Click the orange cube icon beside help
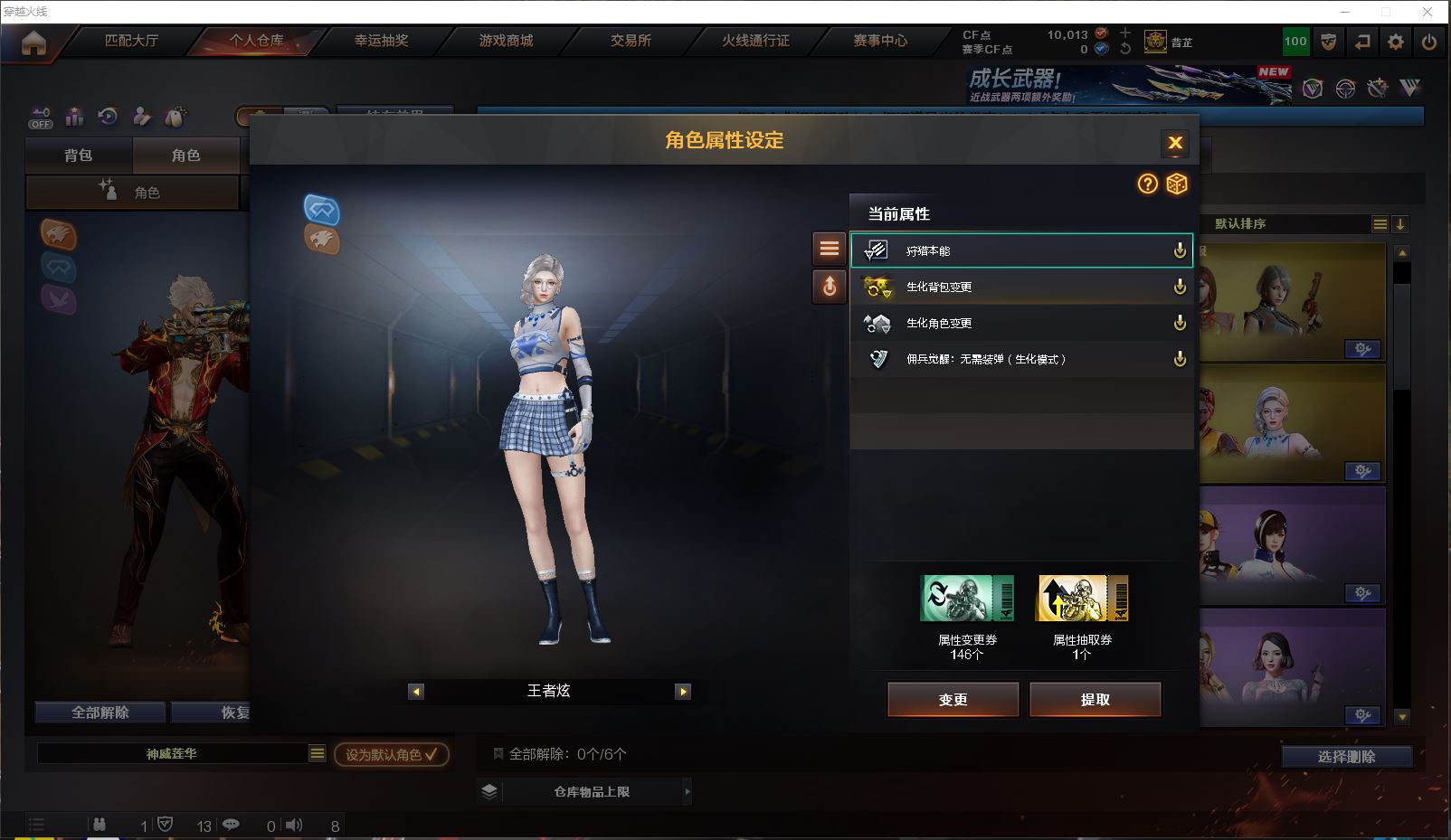This screenshot has height=840, width=1451. click(1176, 184)
